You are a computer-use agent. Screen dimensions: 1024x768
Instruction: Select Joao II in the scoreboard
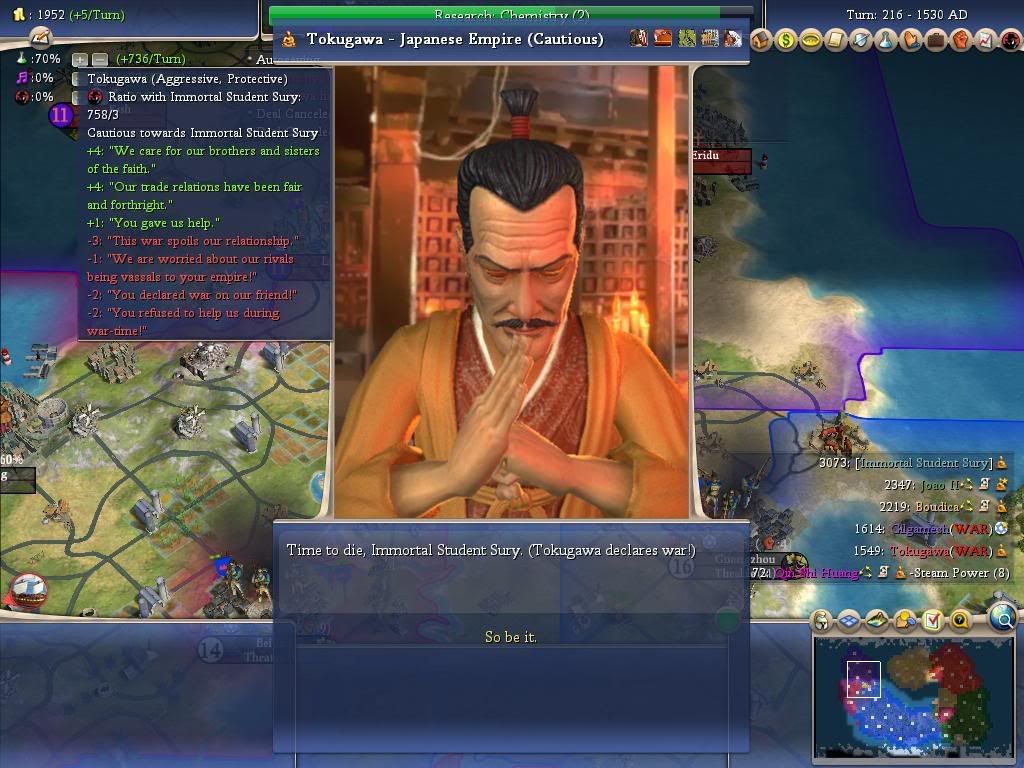point(940,485)
